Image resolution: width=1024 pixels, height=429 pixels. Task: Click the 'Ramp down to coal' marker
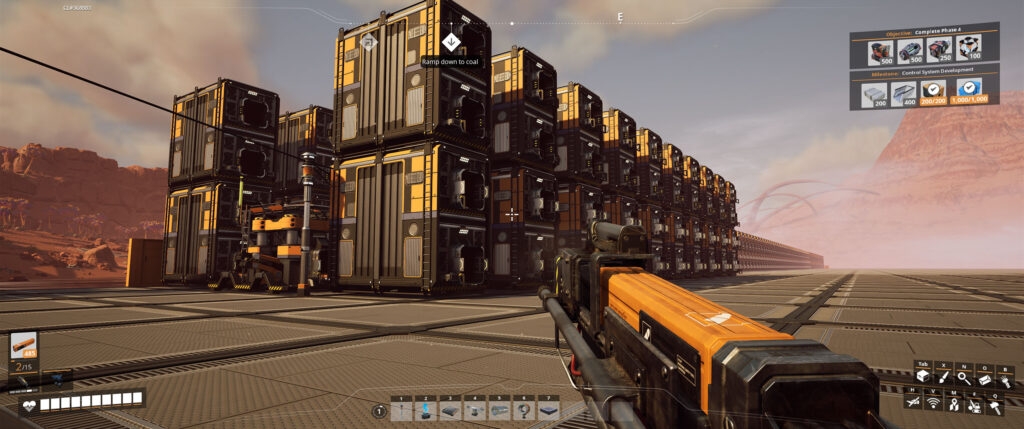point(451,42)
